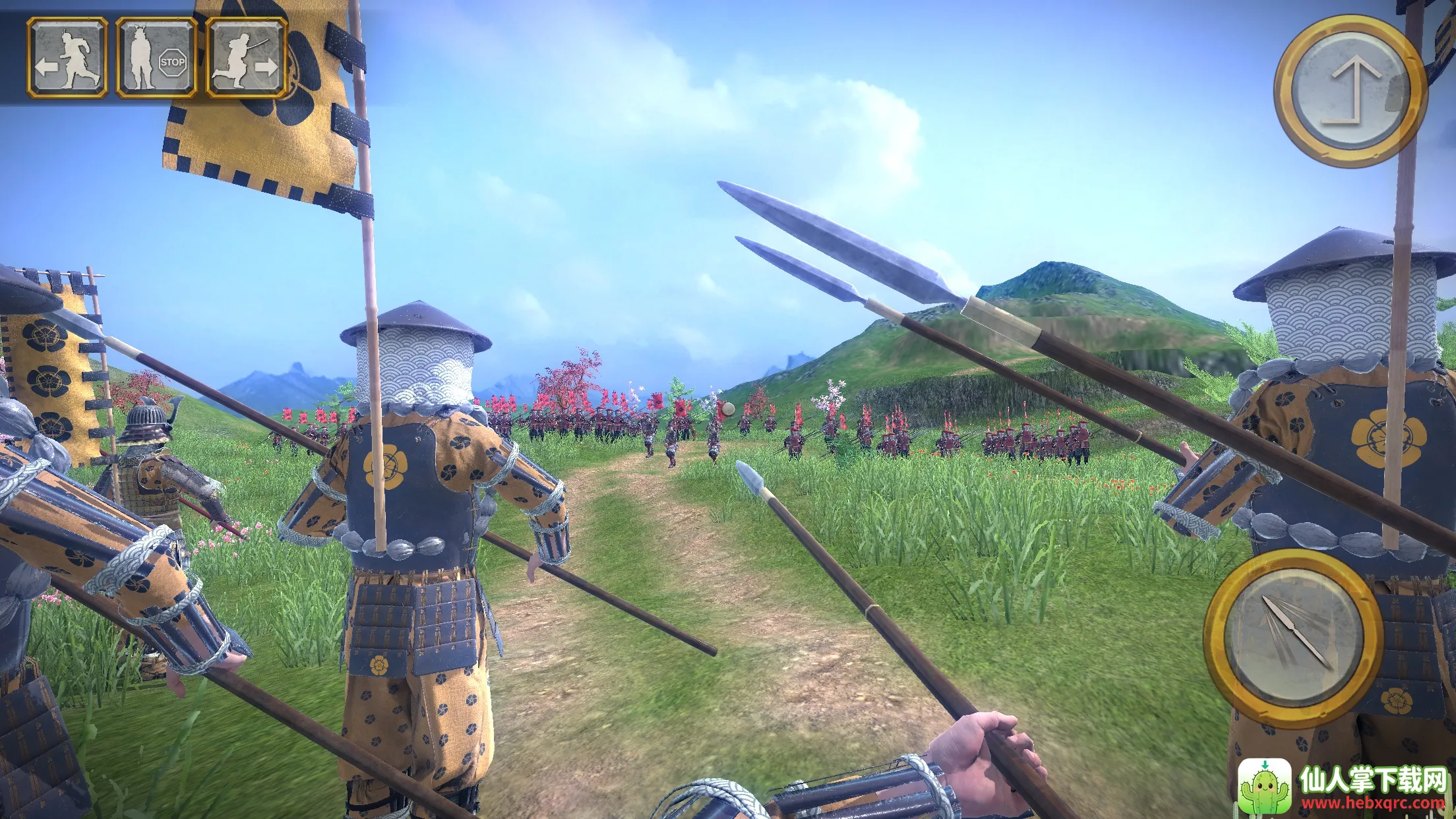The height and width of the screenshot is (819, 1456).
Task: Attack using the round spear button
Action: [1292, 637]
